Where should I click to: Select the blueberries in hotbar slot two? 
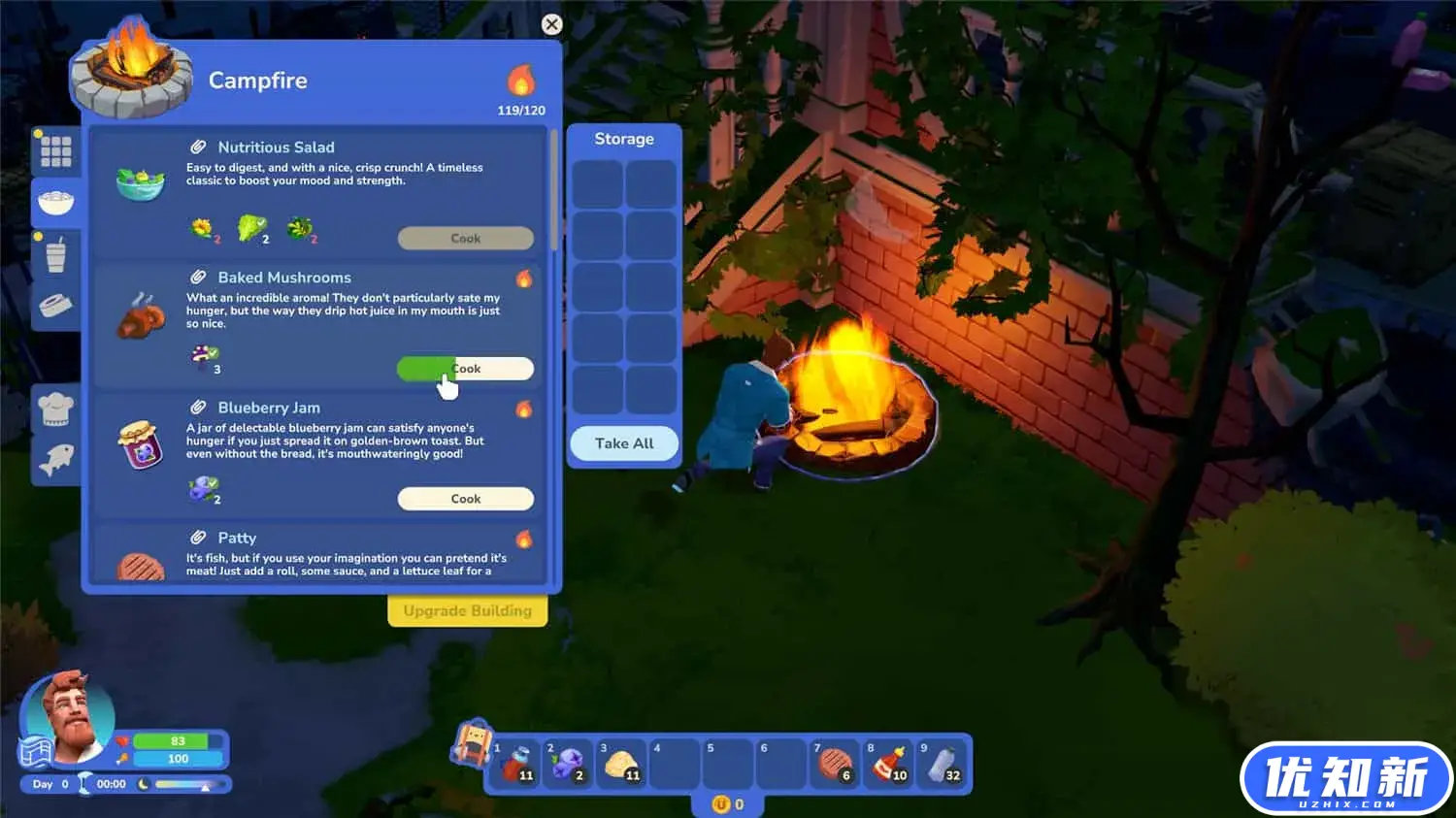tap(568, 764)
